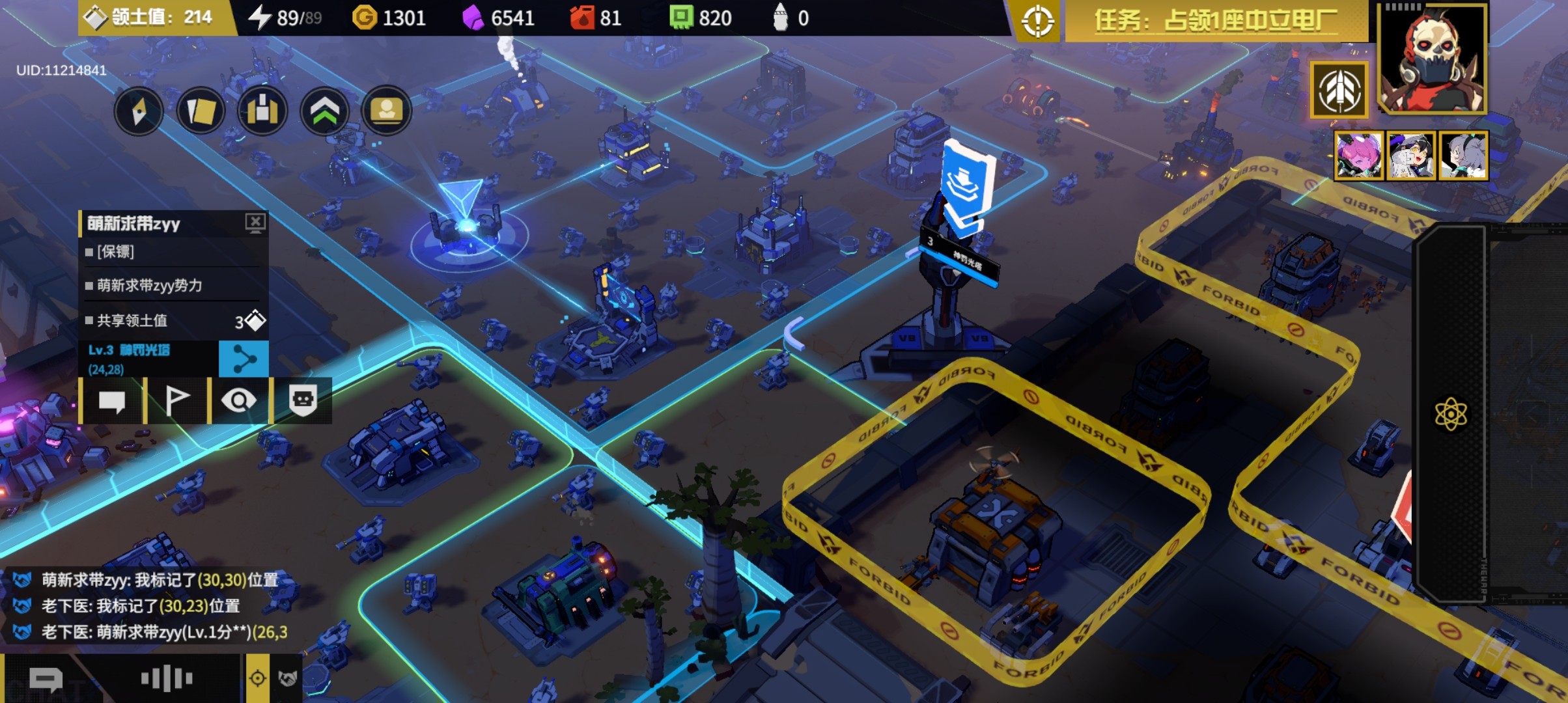Activate the eye scout button
Image resolution: width=1568 pixels, height=703 pixels.
pyautogui.click(x=239, y=401)
